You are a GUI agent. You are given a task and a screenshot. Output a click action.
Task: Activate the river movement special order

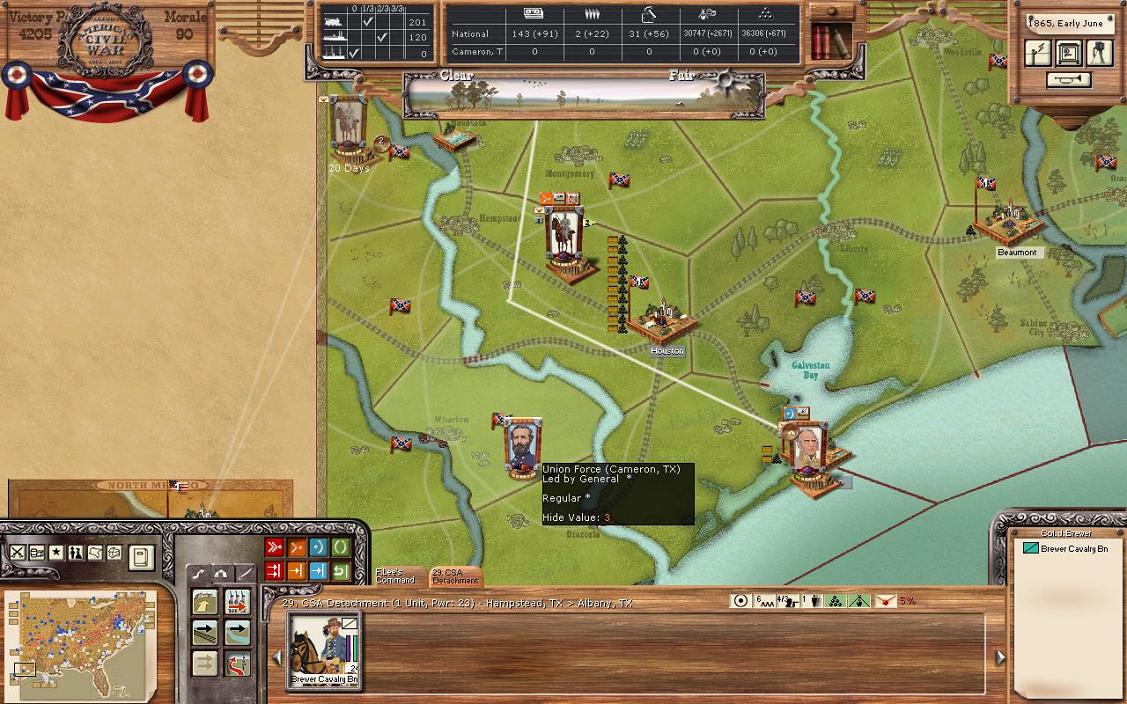[237, 632]
